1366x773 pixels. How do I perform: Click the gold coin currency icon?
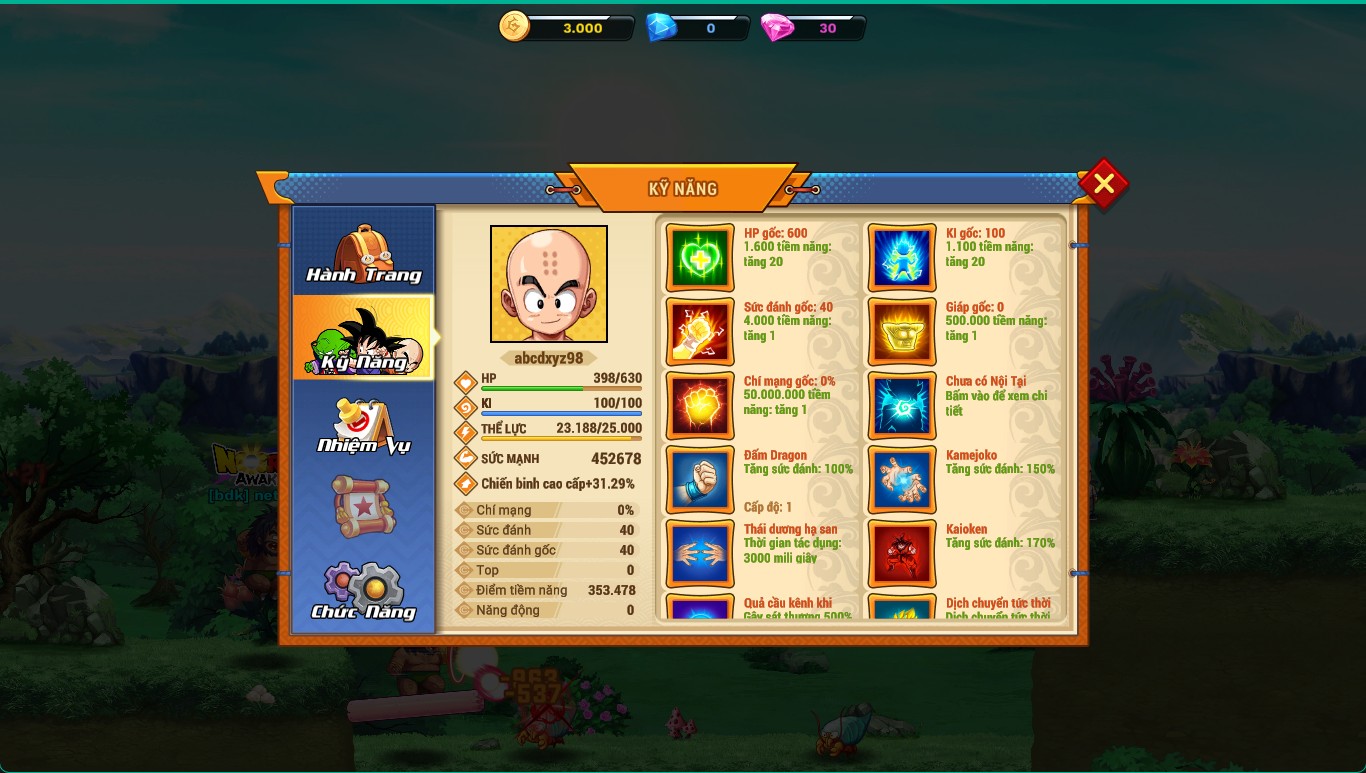pyautogui.click(x=514, y=27)
